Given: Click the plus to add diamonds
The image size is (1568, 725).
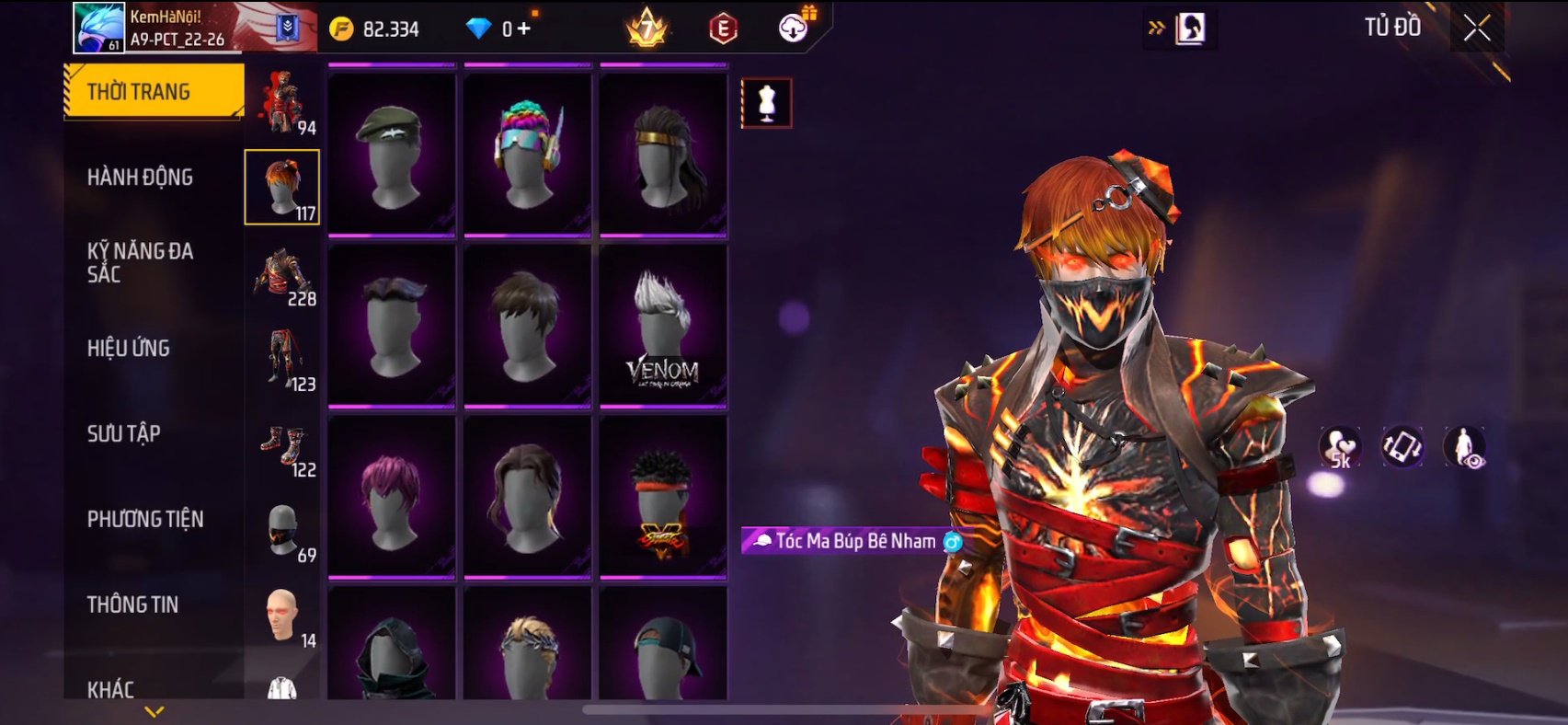Looking at the screenshot, I should (524, 29).
